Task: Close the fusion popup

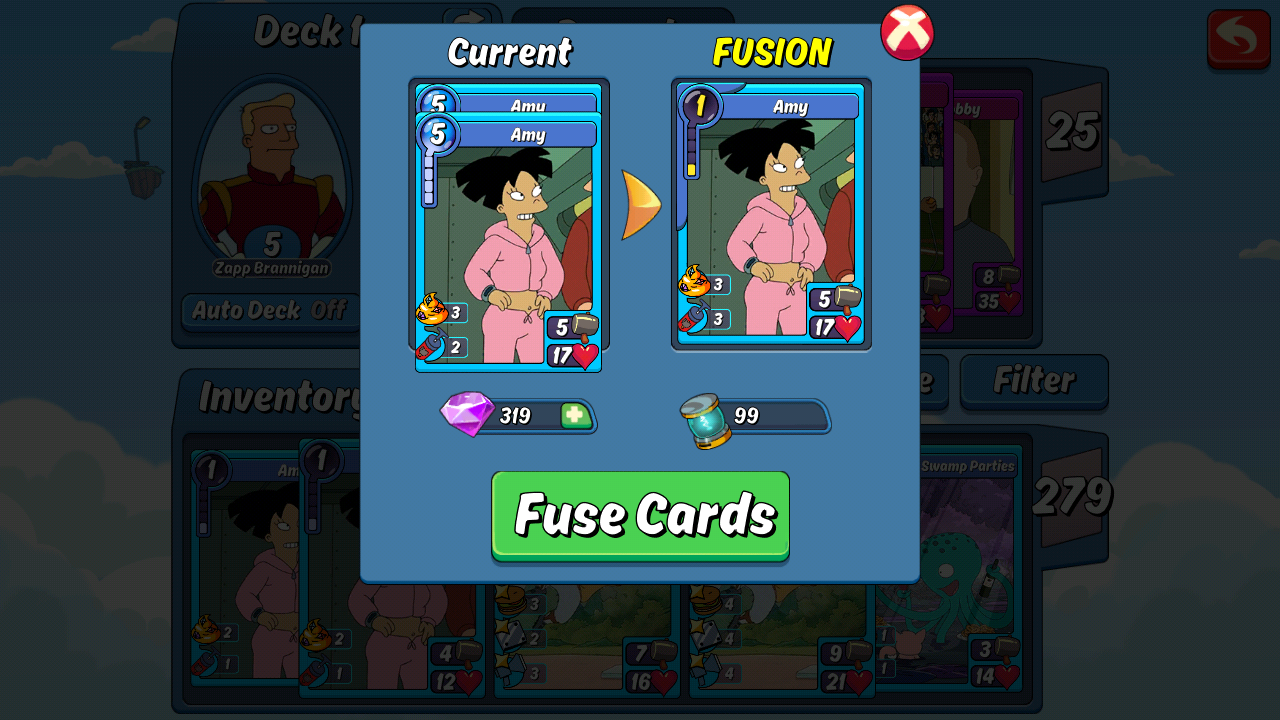Action: click(906, 32)
